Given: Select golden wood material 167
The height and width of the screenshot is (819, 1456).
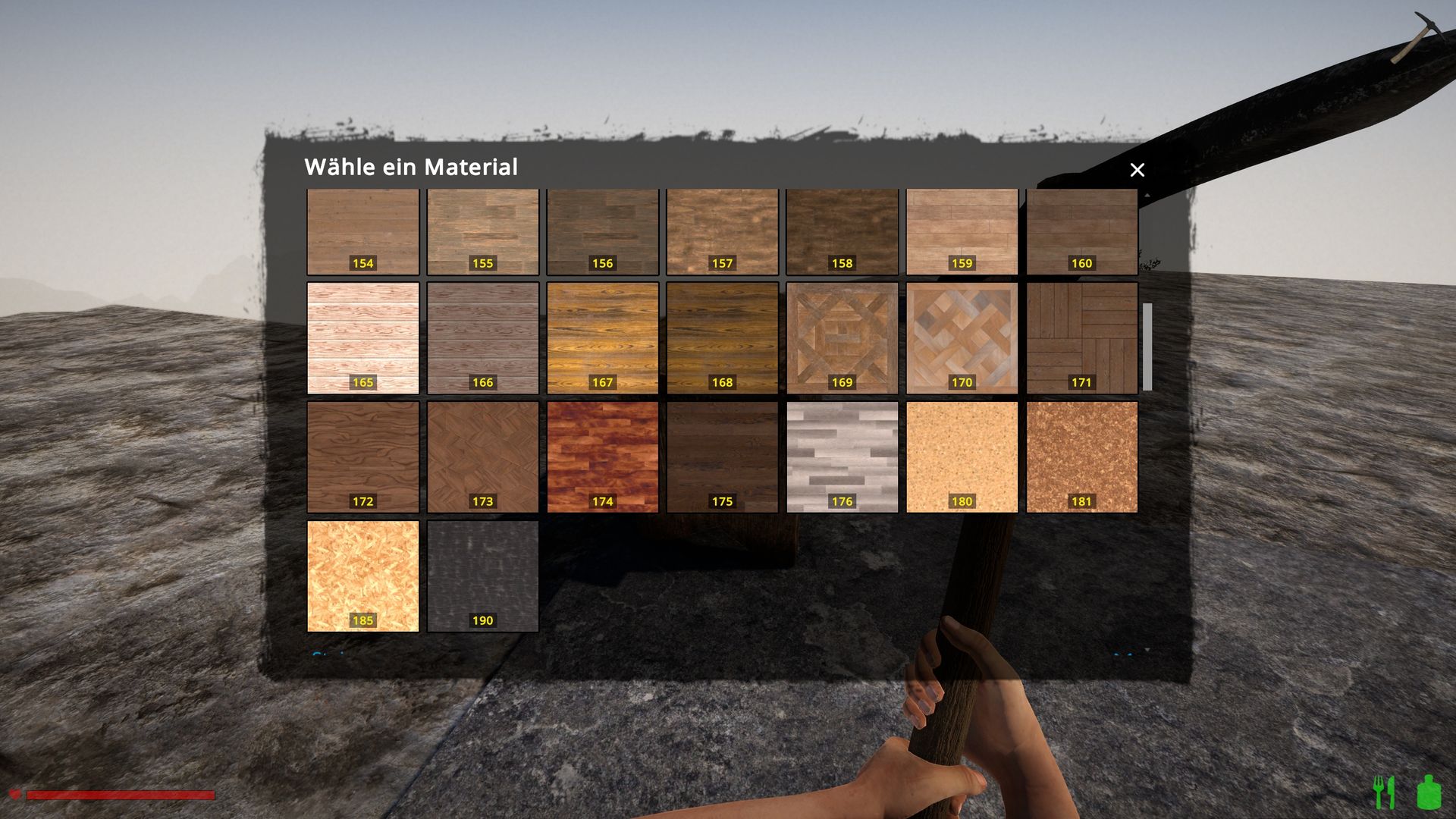Looking at the screenshot, I should click(602, 337).
